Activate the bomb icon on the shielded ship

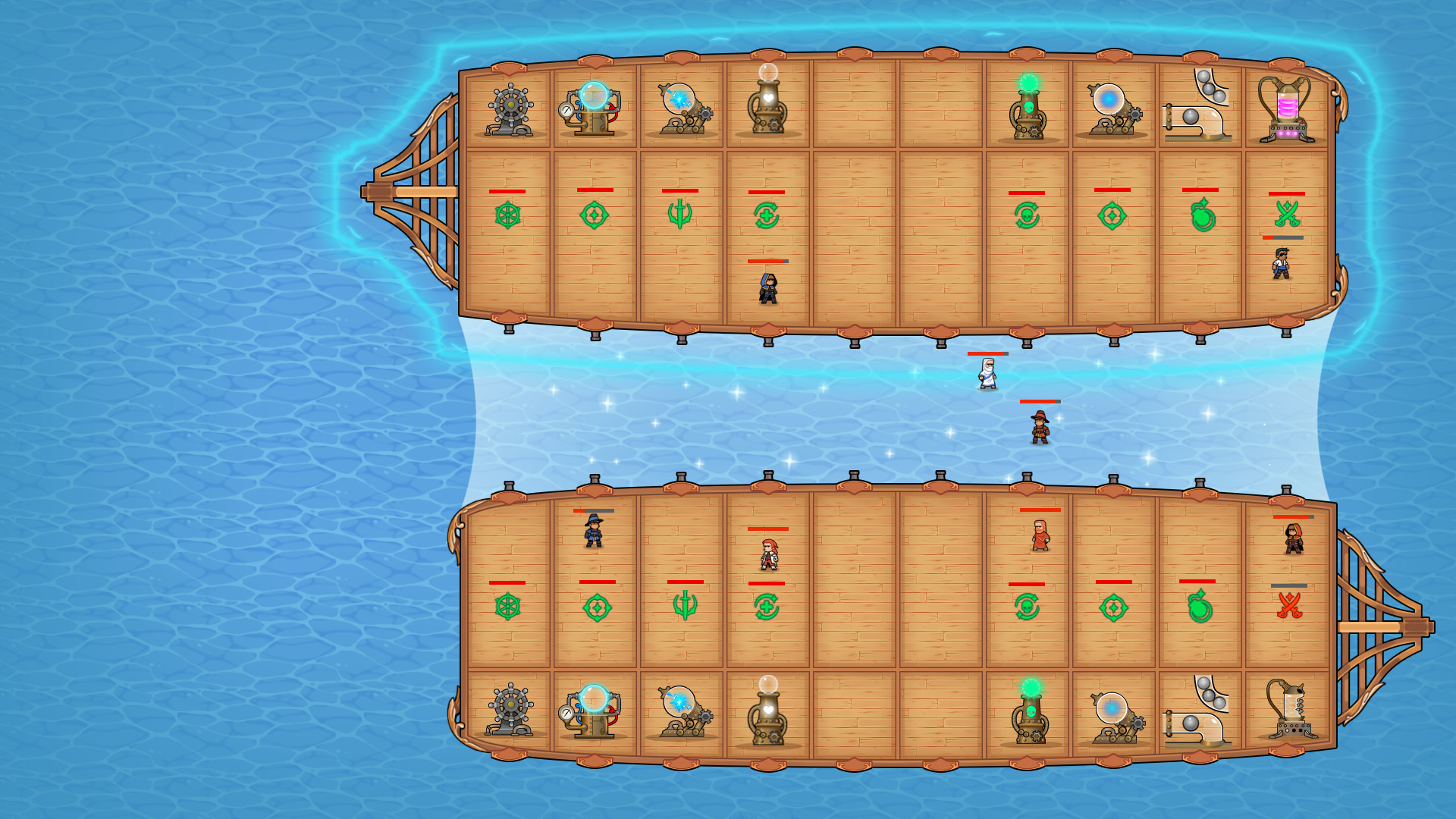tap(1203, 215)
